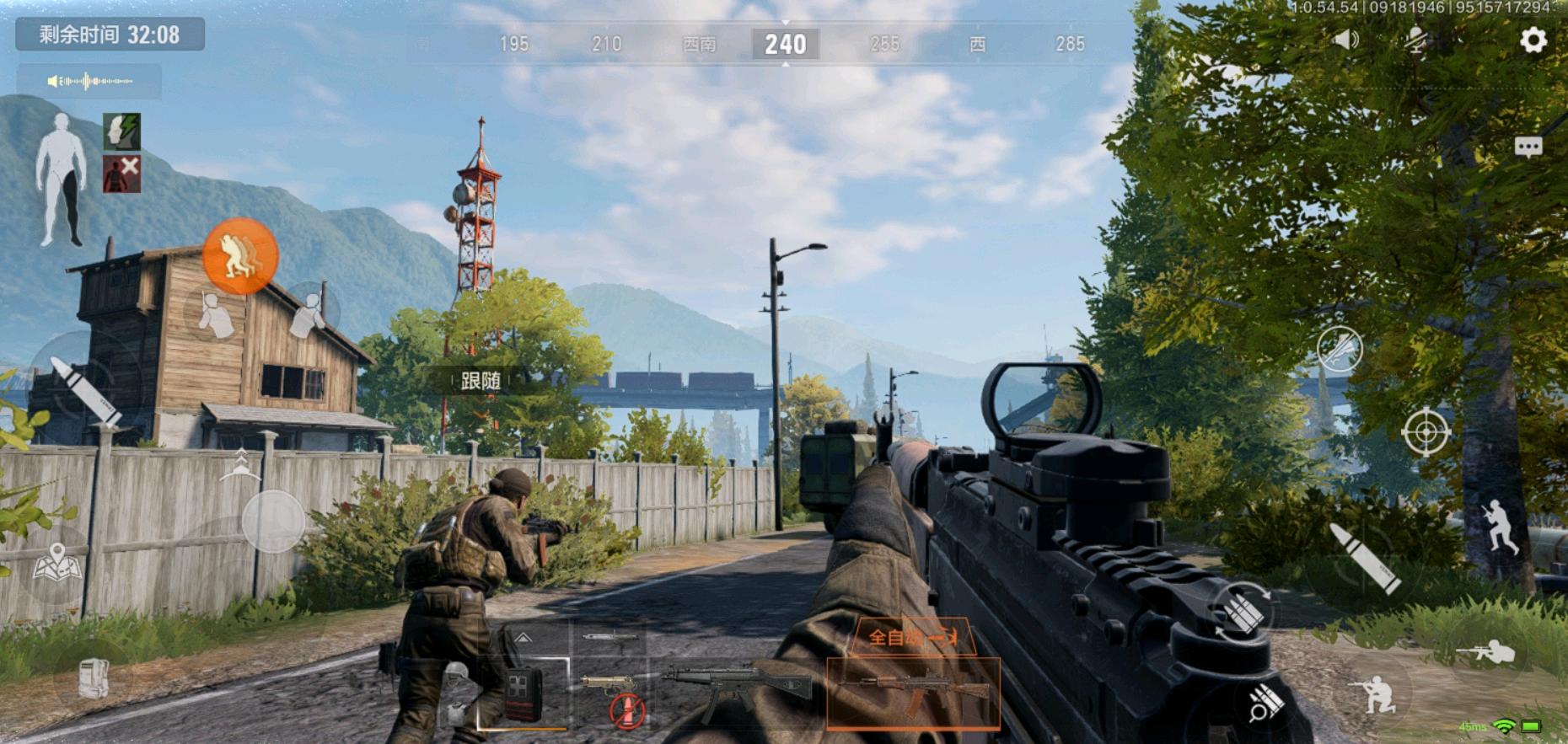Open the backpack inventory

[x=94, y=678]
